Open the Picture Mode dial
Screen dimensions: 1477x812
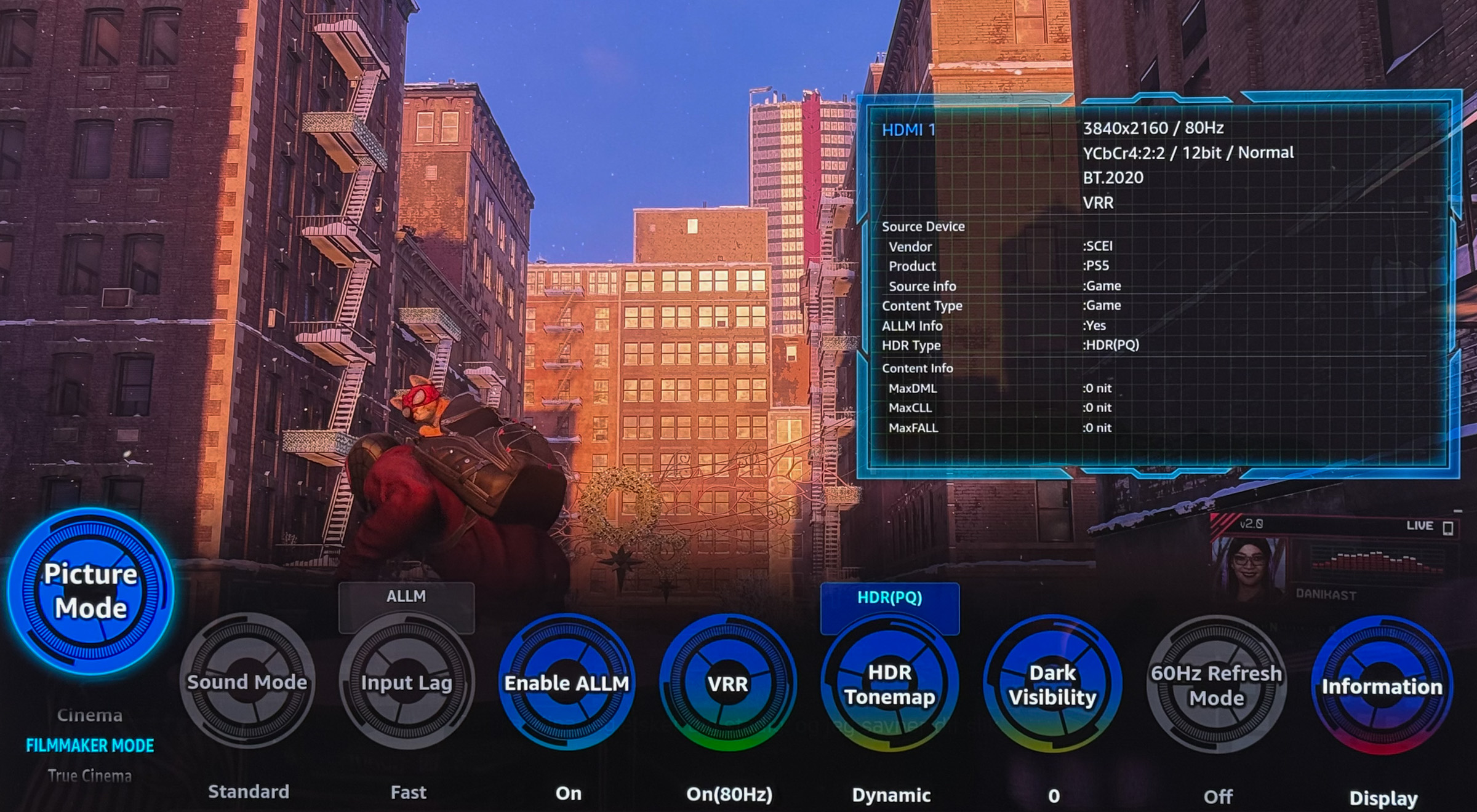90,591
